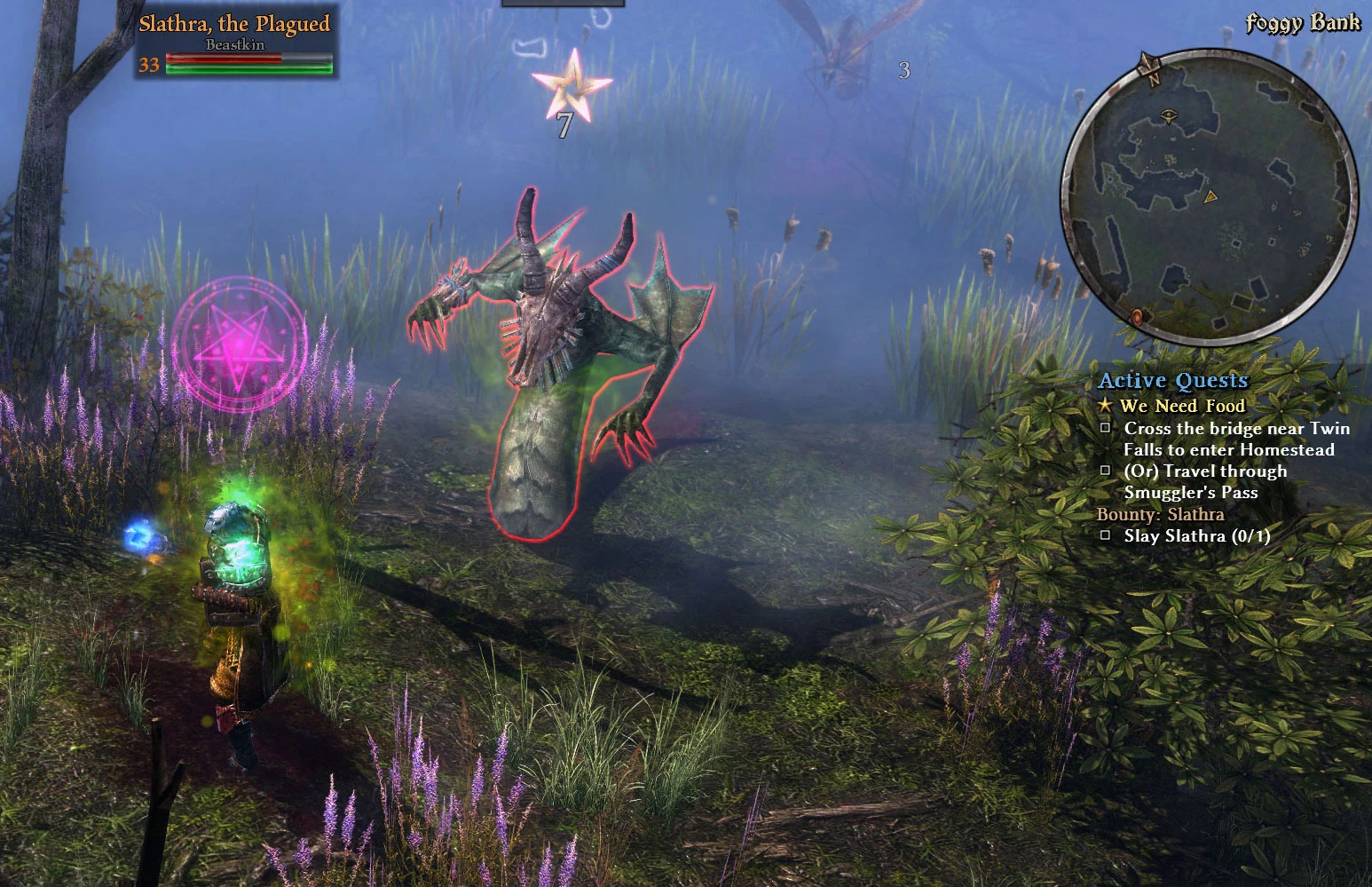This screenshot has width=1372, height=887.
Task: Collapse the Bounty: Slathra quest section
Action: pyautogui.click(x=1163, y=513)
